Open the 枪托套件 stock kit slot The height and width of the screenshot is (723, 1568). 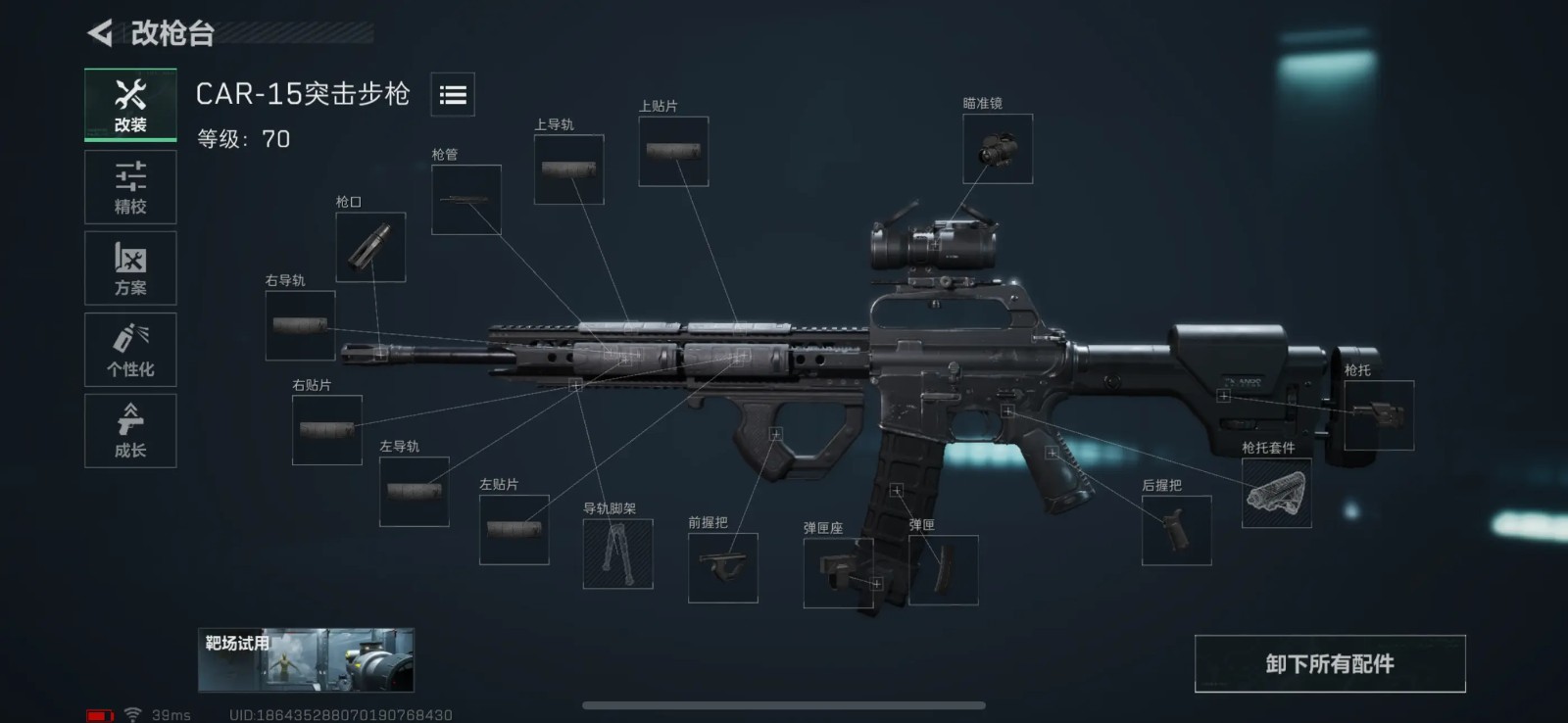tap(1276, 493)
